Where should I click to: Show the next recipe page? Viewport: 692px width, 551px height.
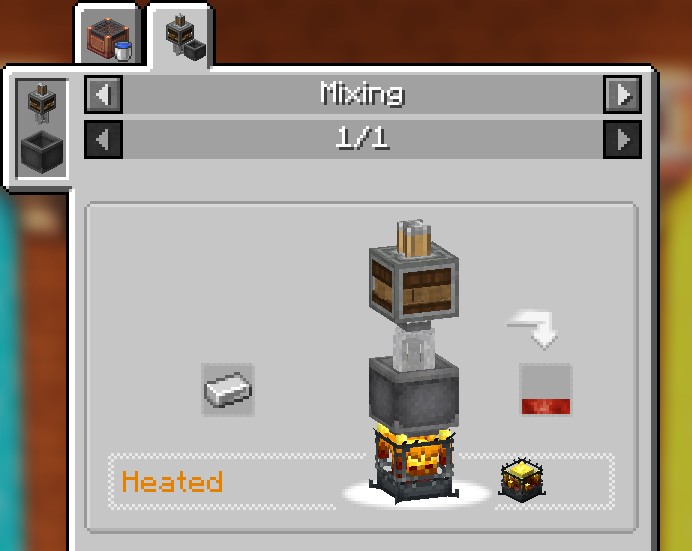[622, 139]
